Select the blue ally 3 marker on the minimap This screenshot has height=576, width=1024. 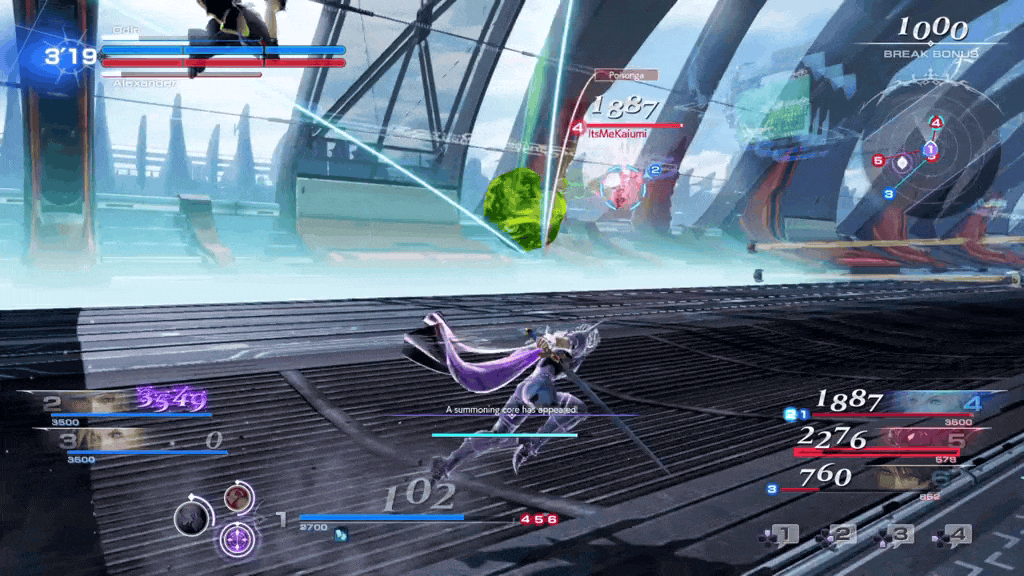tap(888, 194)
